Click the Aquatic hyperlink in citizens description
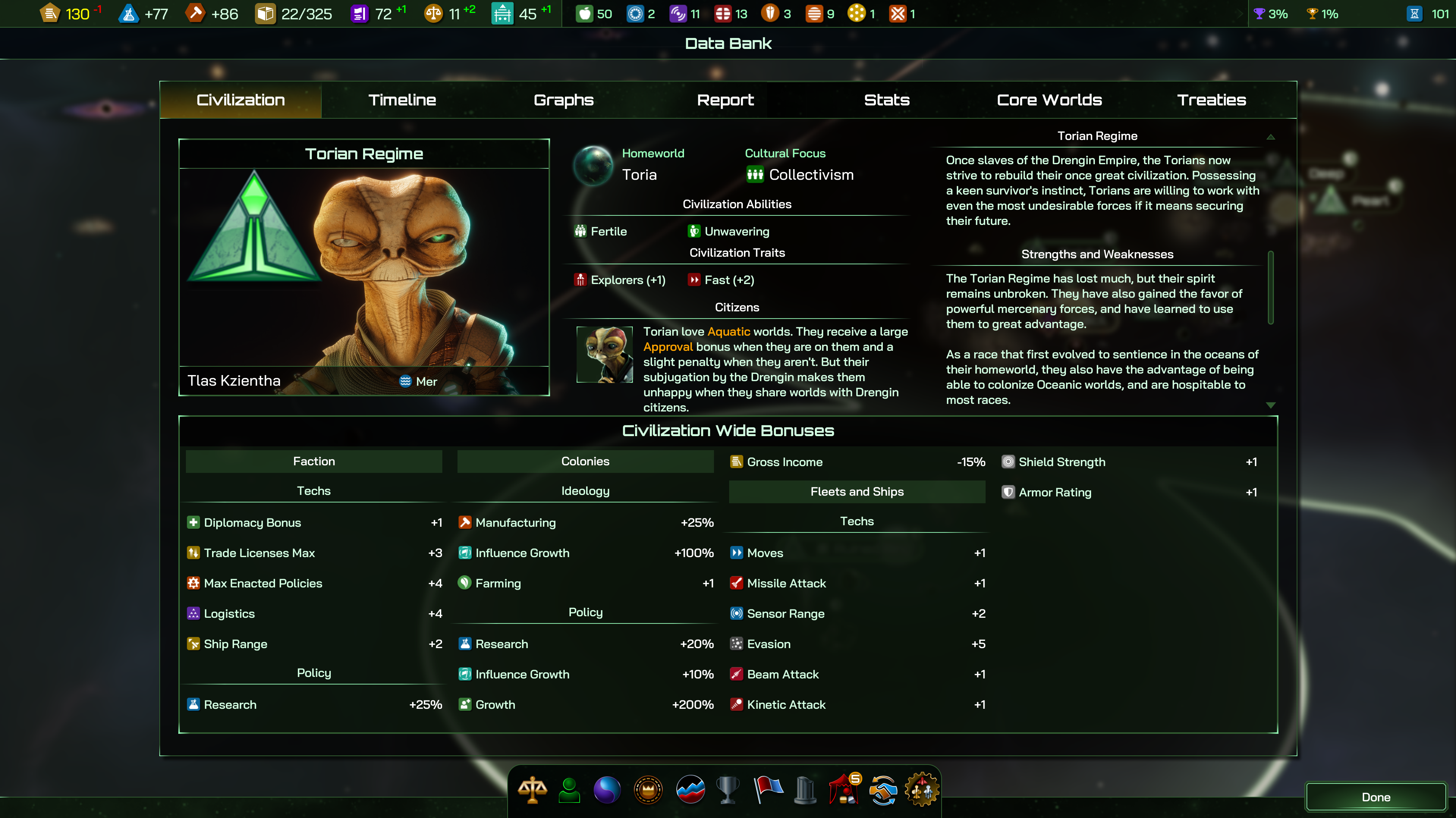The width and height of the screenshot is (1456, 818). pos(728,331)
